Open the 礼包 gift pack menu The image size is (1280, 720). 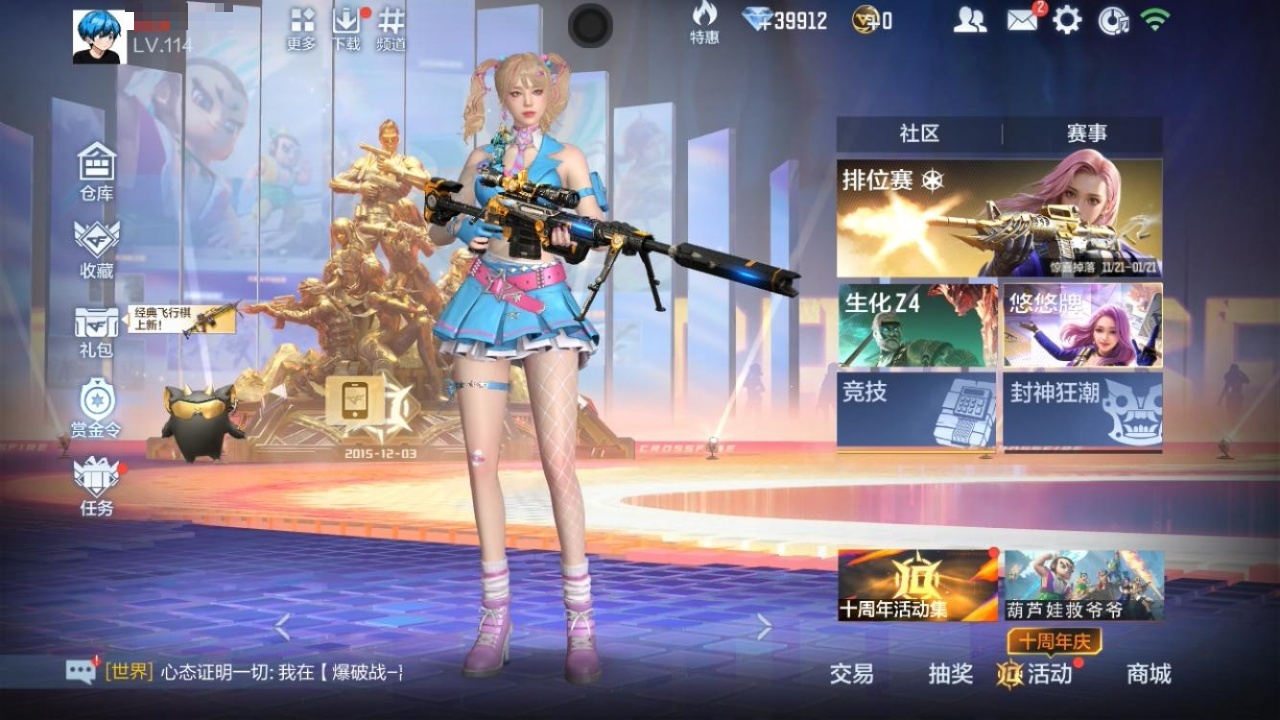97,331
